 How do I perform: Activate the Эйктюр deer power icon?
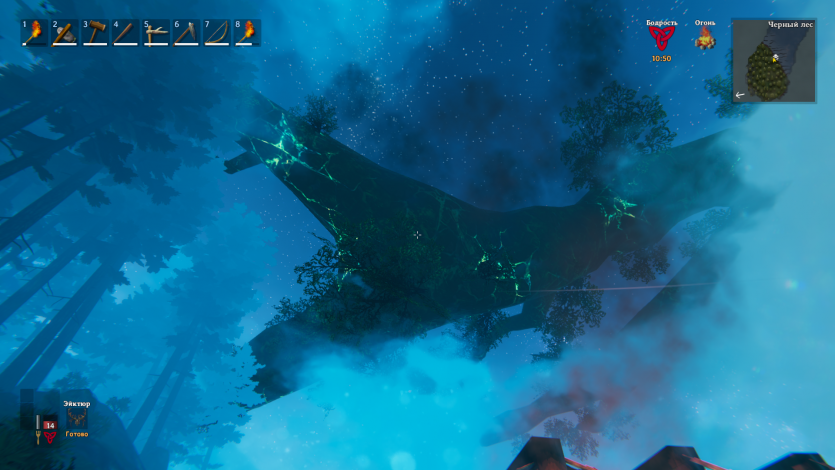pos(77,419)
